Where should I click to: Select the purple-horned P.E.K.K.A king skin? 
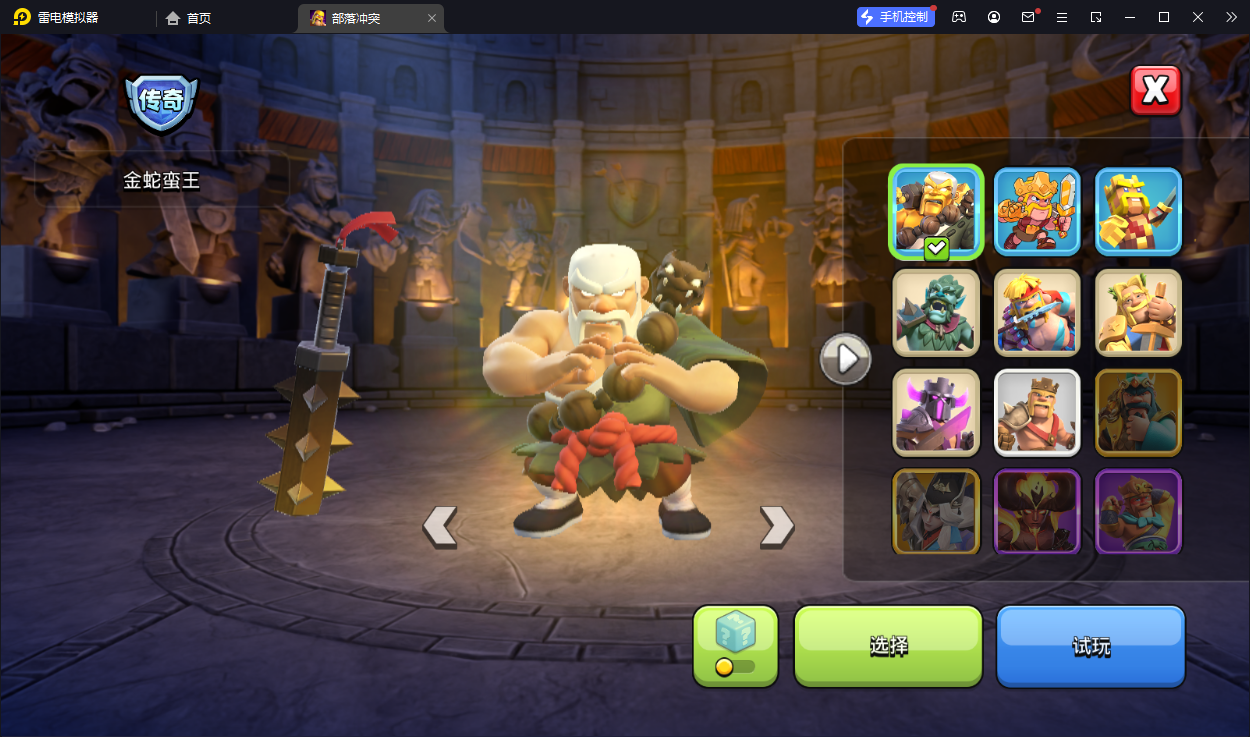tap(936, 412)
